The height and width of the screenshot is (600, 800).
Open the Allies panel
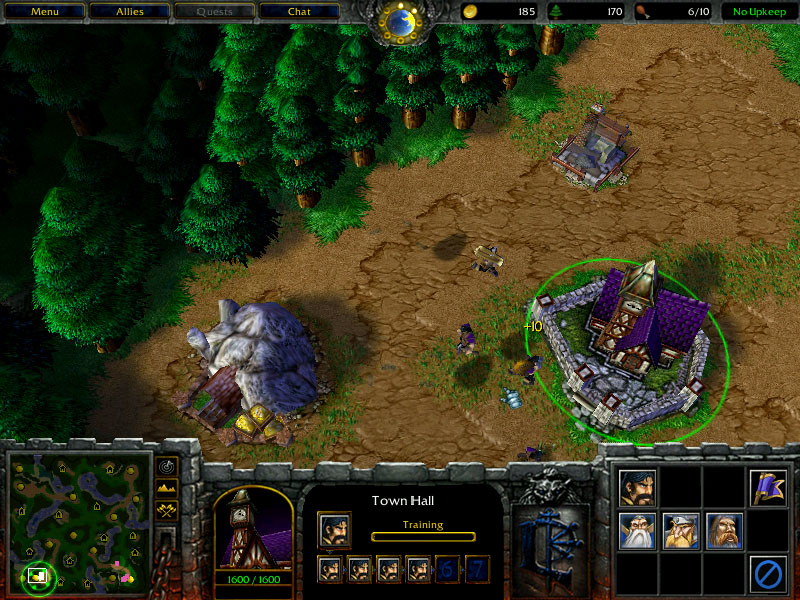click(129, 12)
